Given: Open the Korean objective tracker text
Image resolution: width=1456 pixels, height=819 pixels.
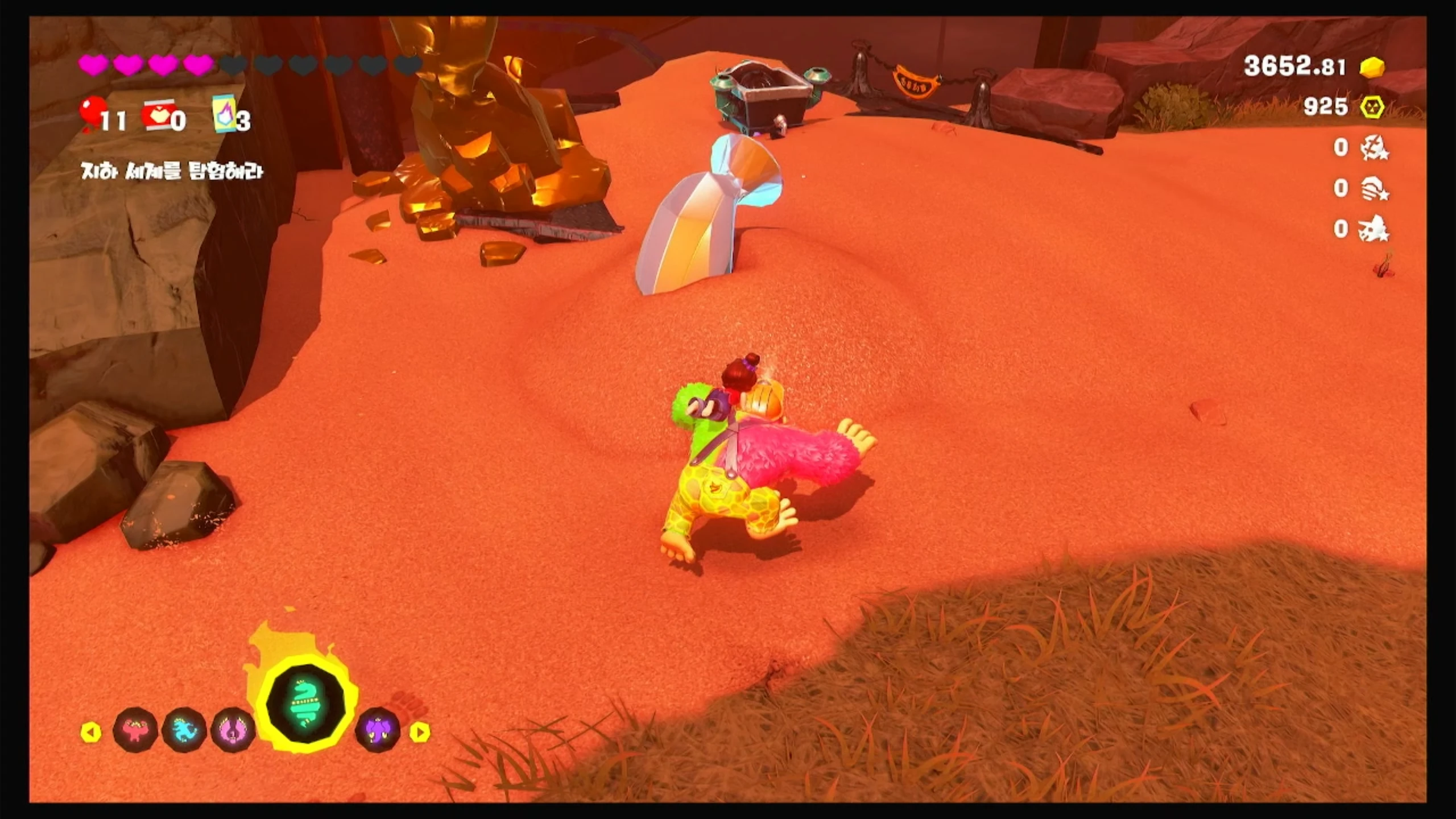Looking at the screenshot, I should tap(172, 171).
